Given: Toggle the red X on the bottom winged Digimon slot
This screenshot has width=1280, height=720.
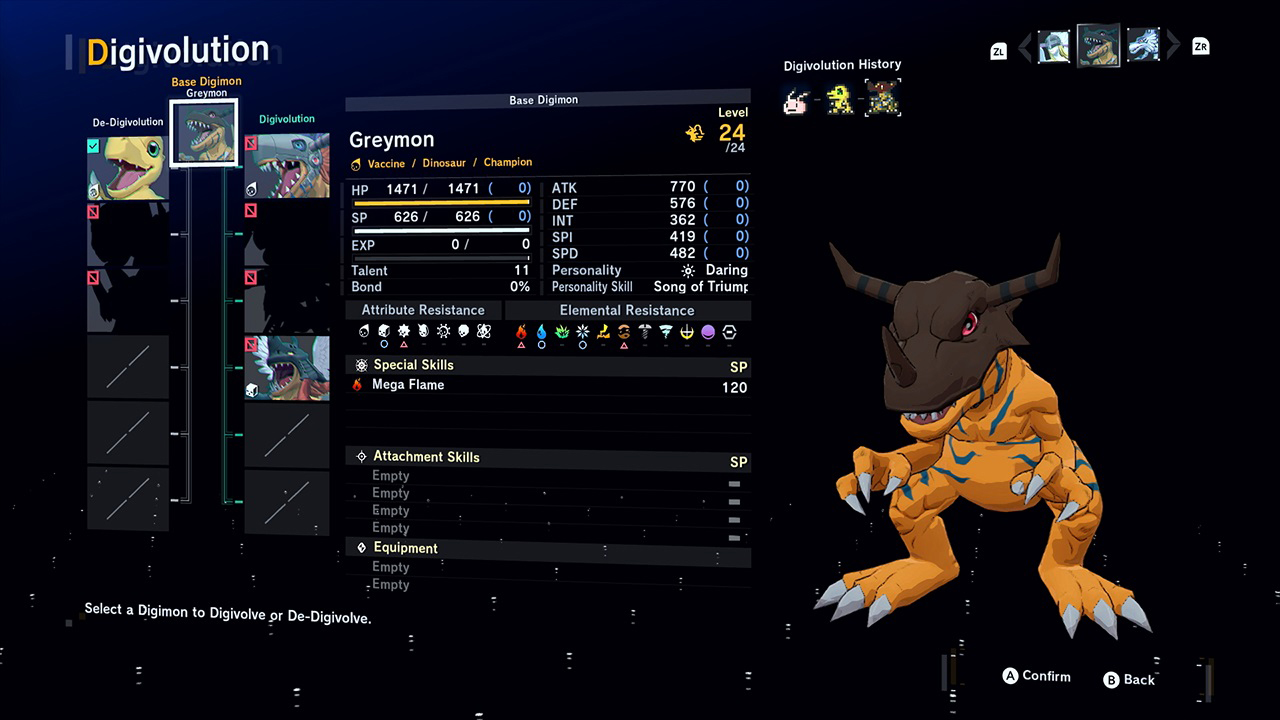Looking at the screenshot, I should (x=250, y=343).
